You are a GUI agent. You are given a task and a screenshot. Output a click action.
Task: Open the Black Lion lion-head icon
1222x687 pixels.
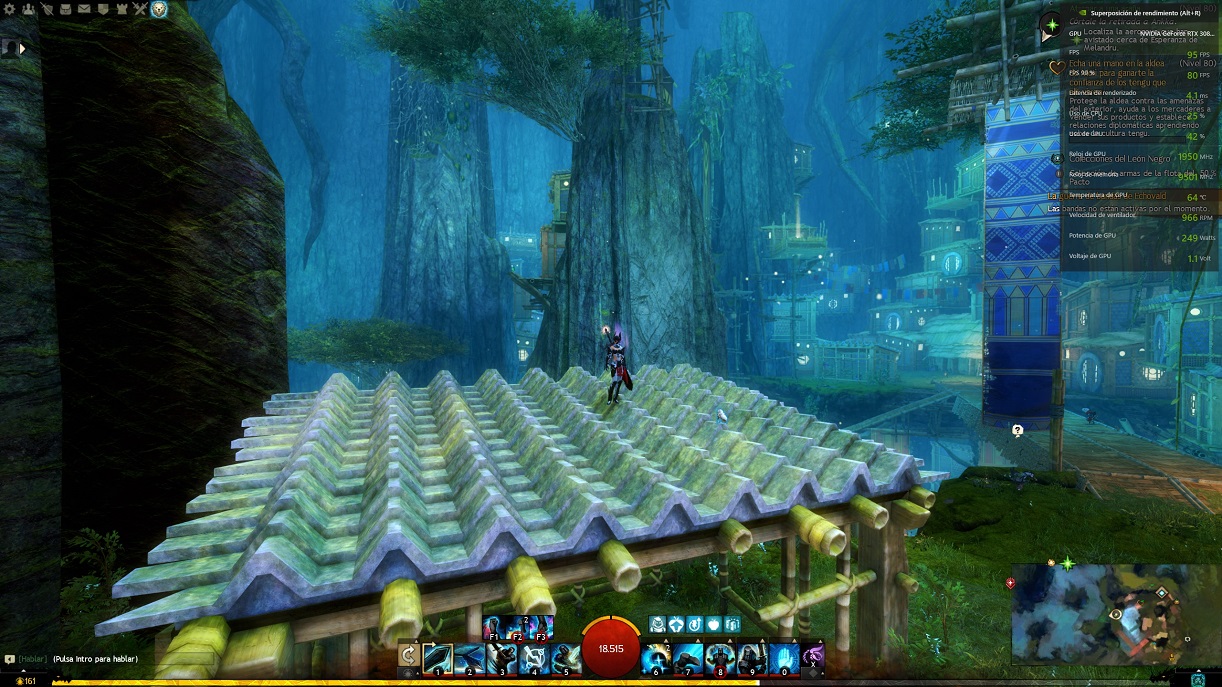point(159,9)
